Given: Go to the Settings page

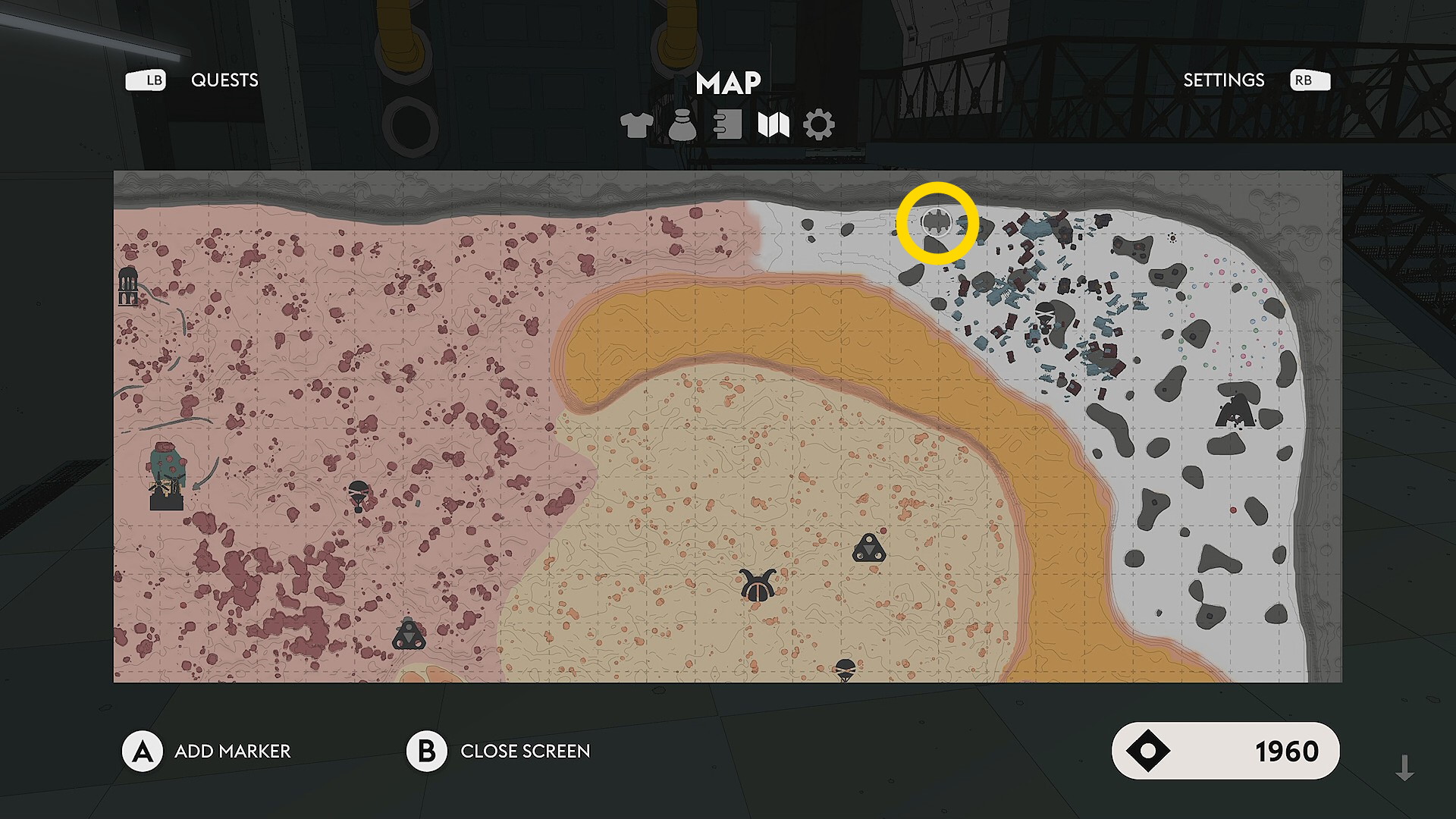Looking at the screenshot, I should click(1223, 80).
